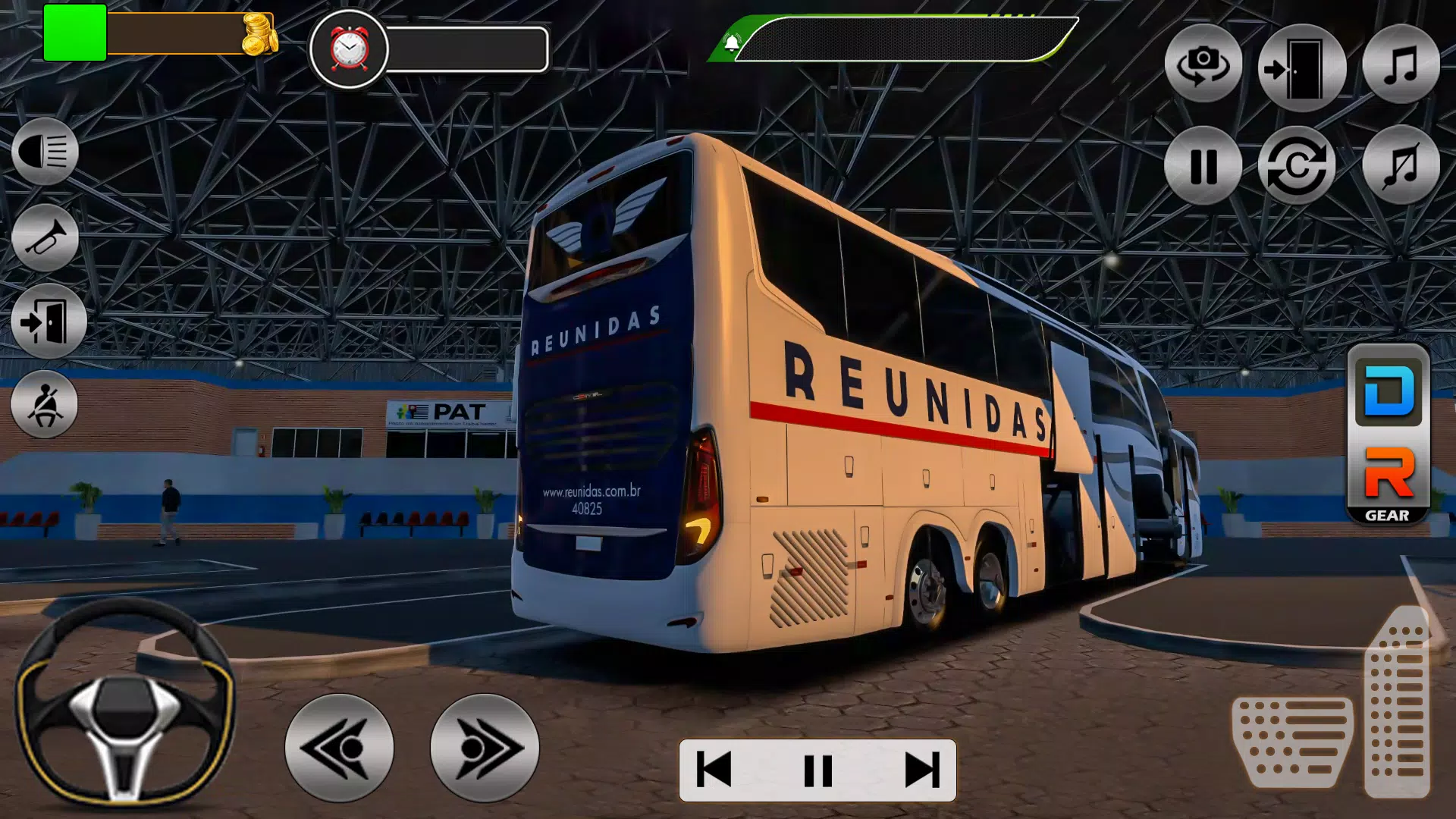This screenshot has height=819, width=1456.
Task: Pause the playing song
Action: click(x=819, y=770)
